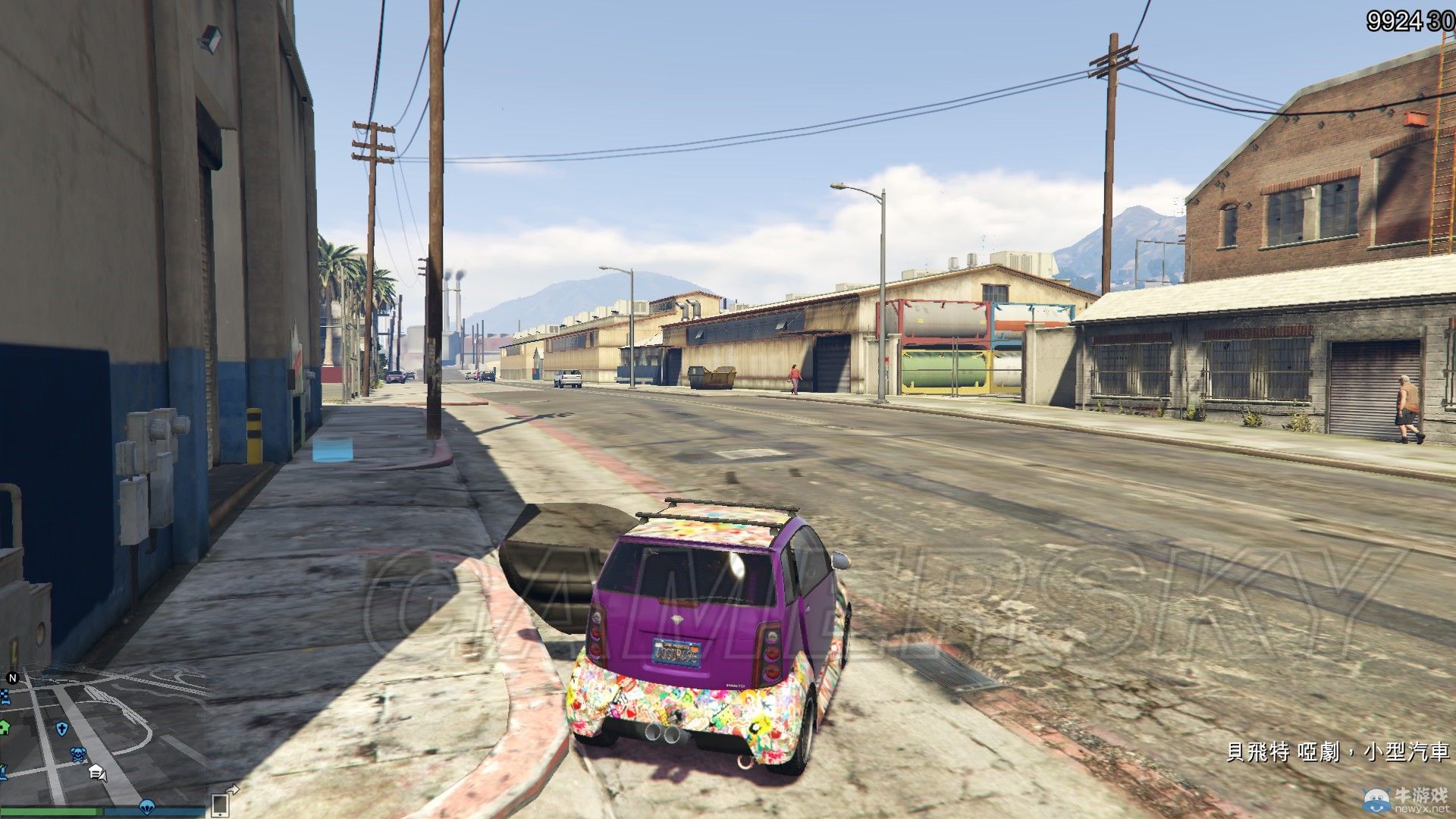
Task: Click the blue koala skull gang blip
Action: point(77,753)
